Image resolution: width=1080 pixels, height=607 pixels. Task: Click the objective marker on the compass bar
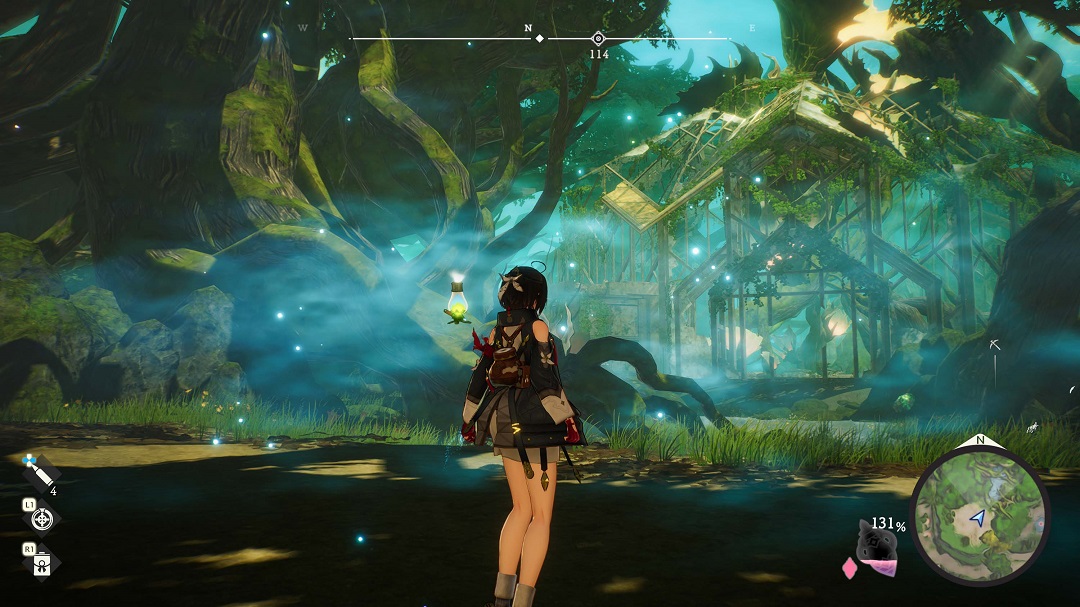[x=598, y=38]
